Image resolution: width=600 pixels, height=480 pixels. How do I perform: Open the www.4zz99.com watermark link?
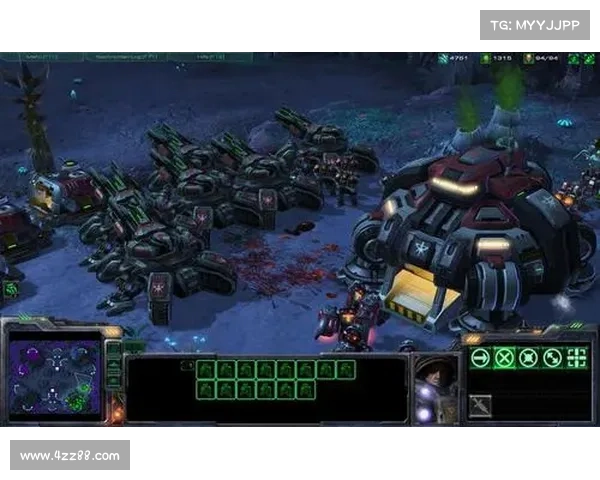click(x=71, y=456)
